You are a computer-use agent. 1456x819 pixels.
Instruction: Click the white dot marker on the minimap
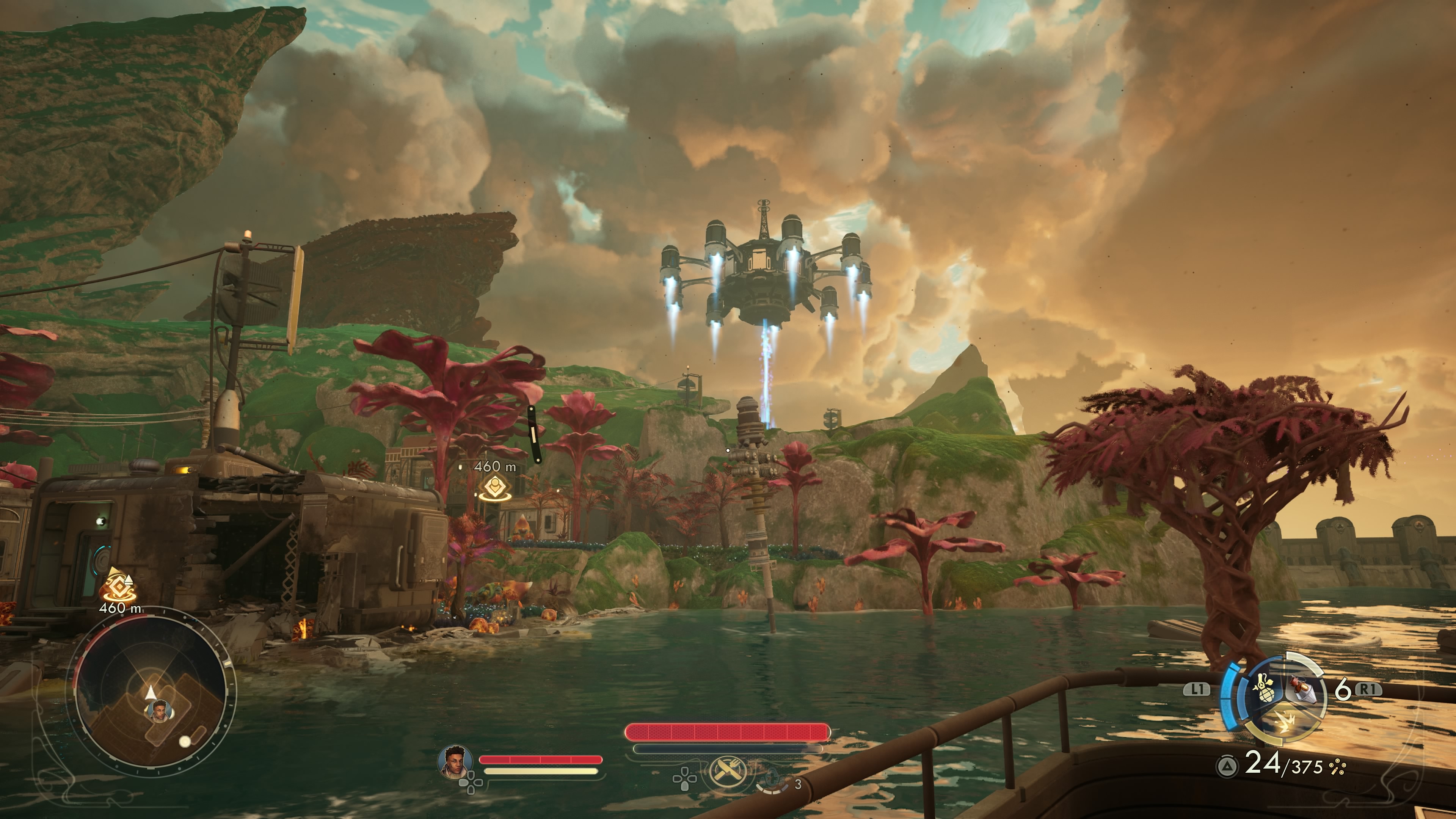(x=185, y=742)
